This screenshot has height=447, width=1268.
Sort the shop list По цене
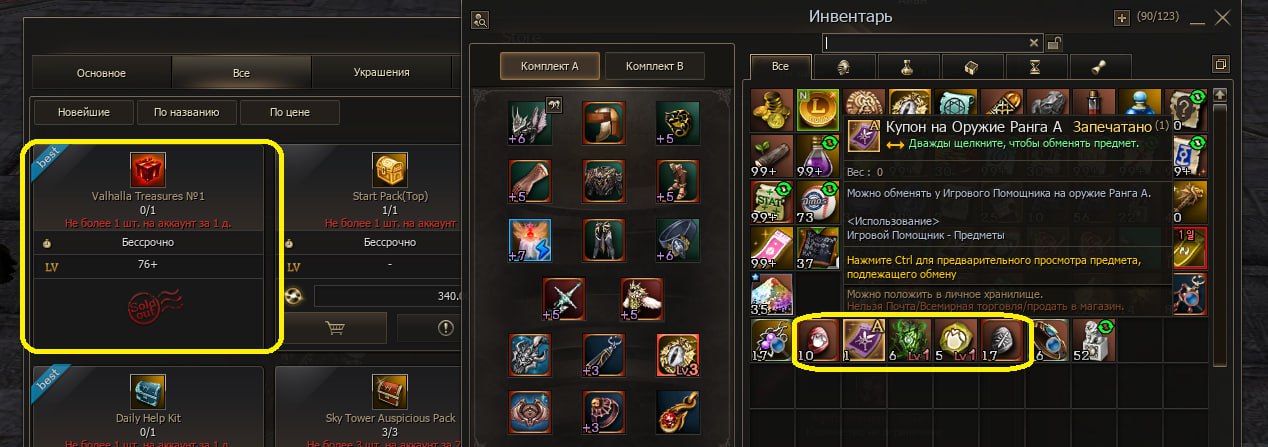pyautogui.click(x=289, y=112)
